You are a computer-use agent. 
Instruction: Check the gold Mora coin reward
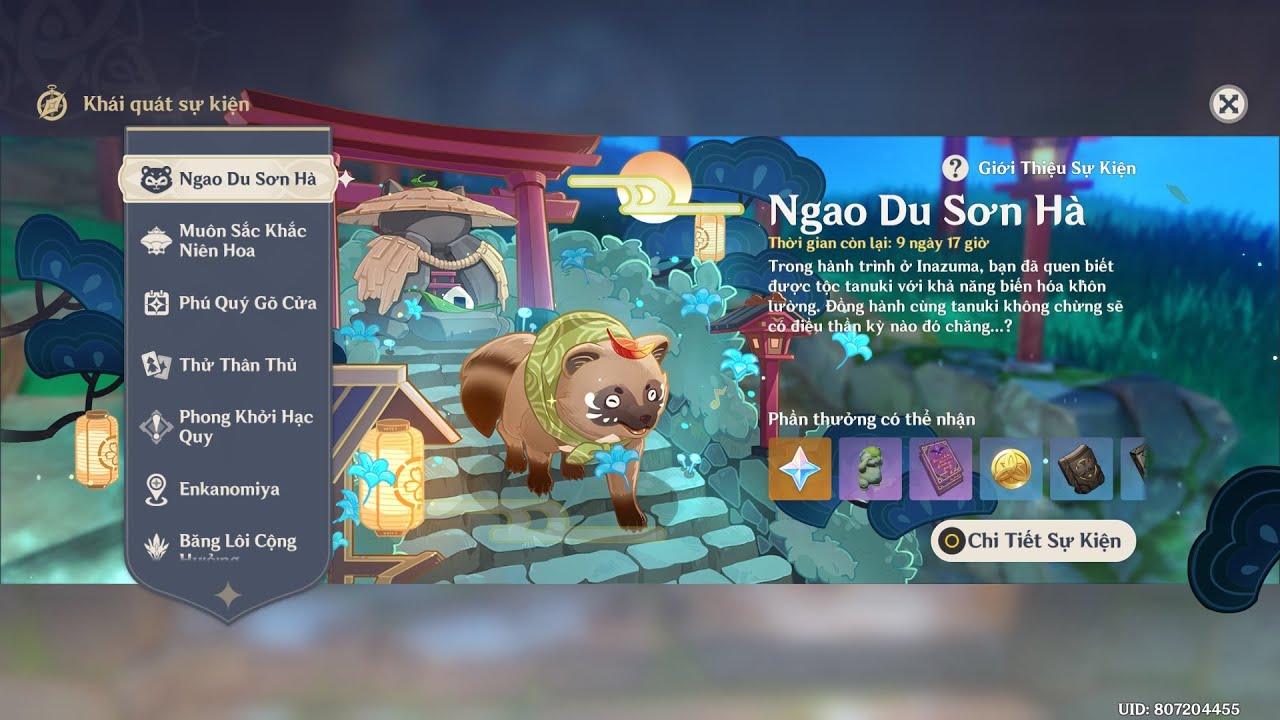click(1011, 468)
